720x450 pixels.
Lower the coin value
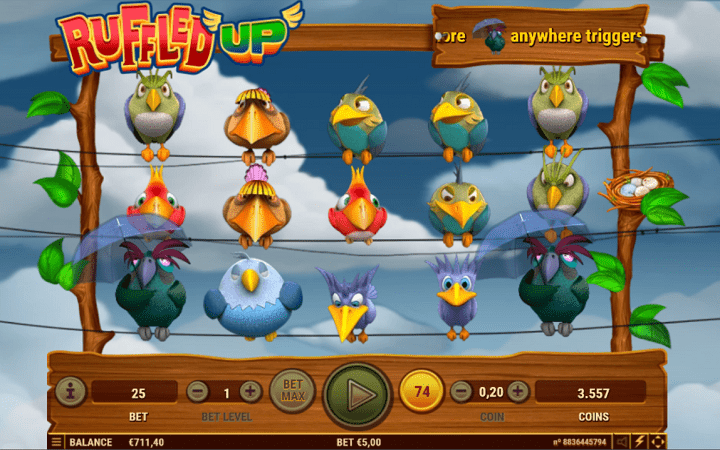(461, 392)
